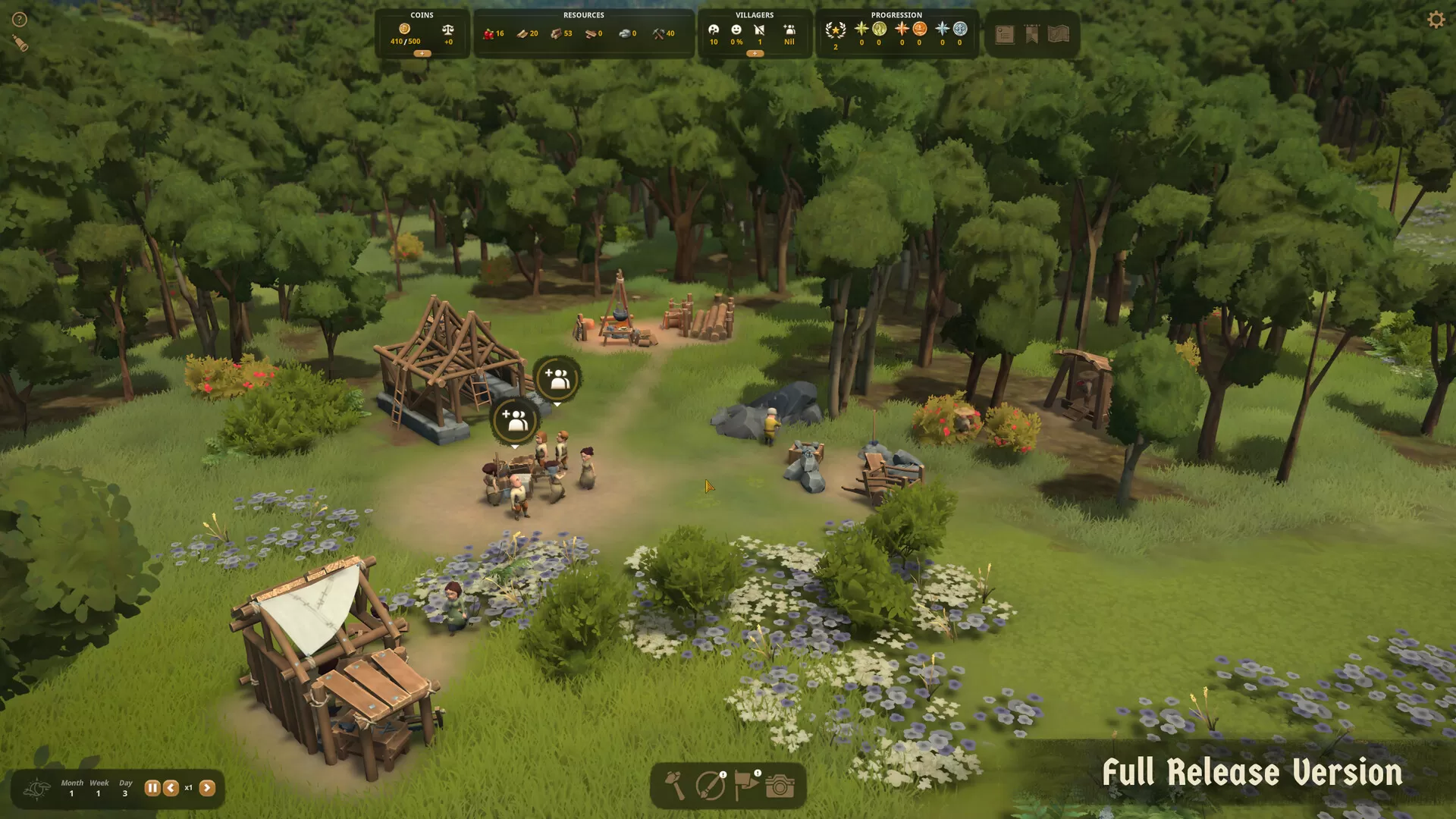Open the settings gear
This screenshot has height=819, width=1456.
[x=1436, y=18]
